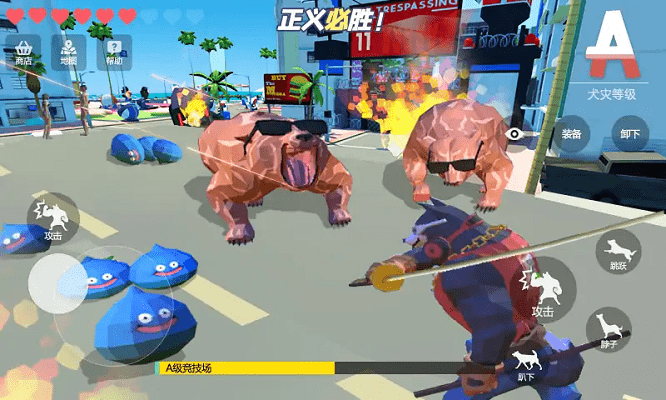Tap the 装备 equip button
This screenshot has height=400, width=666.
[x=572, y=134]
